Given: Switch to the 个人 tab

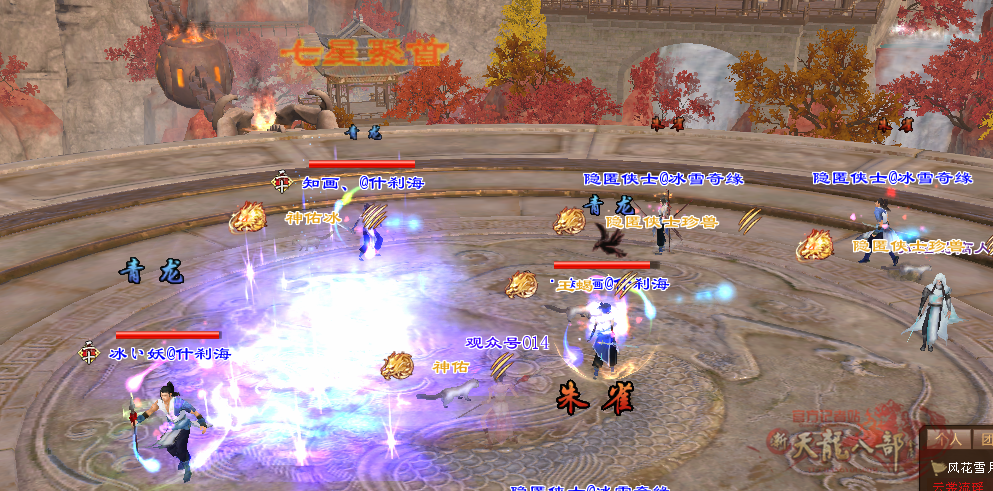Looking at the screenshot, I should 949,438.
